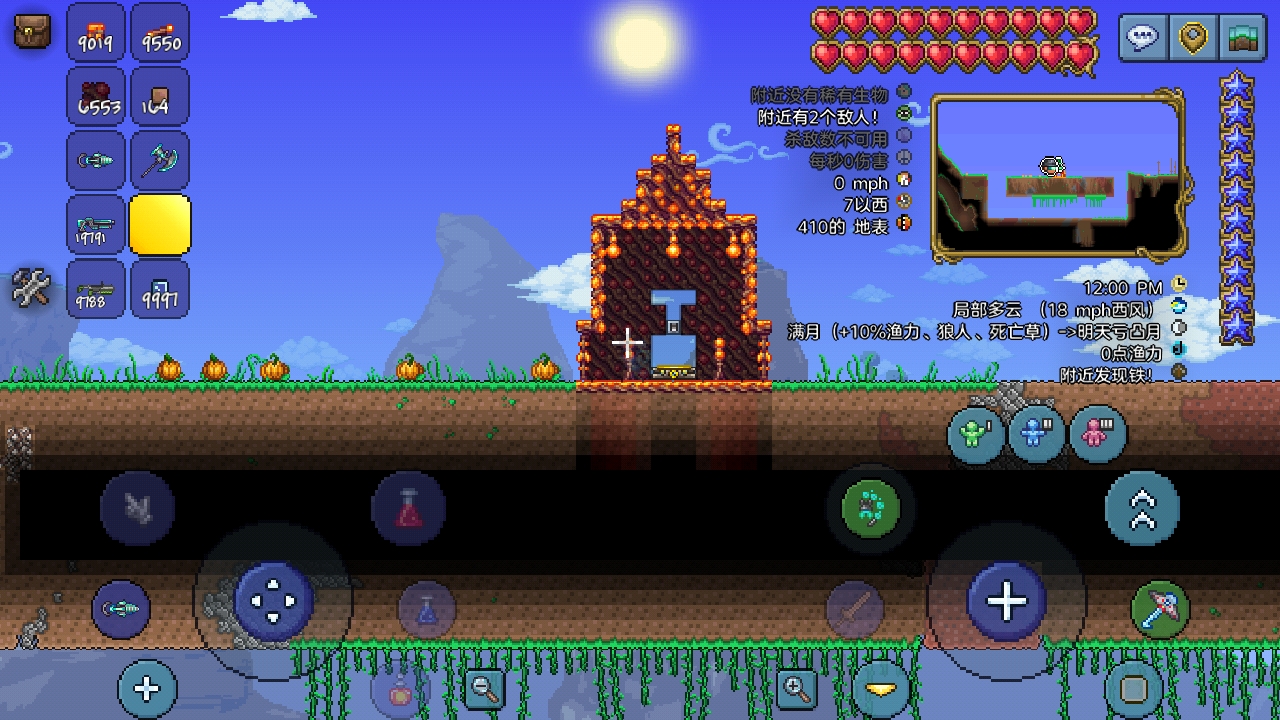Open the crossed tools settings icon
Screen dimensions: 1280x720
31,288
